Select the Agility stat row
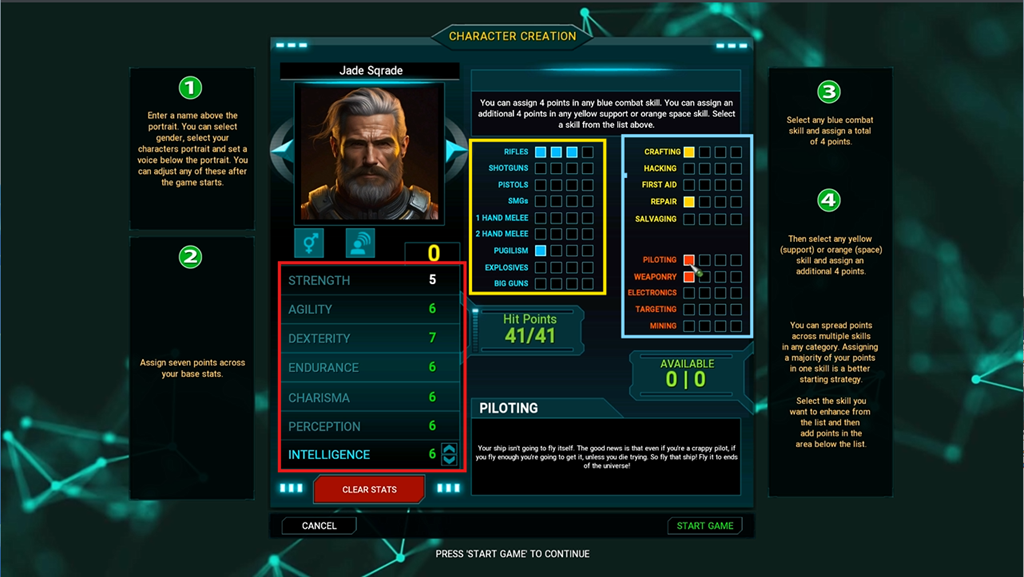 point(370,309)
